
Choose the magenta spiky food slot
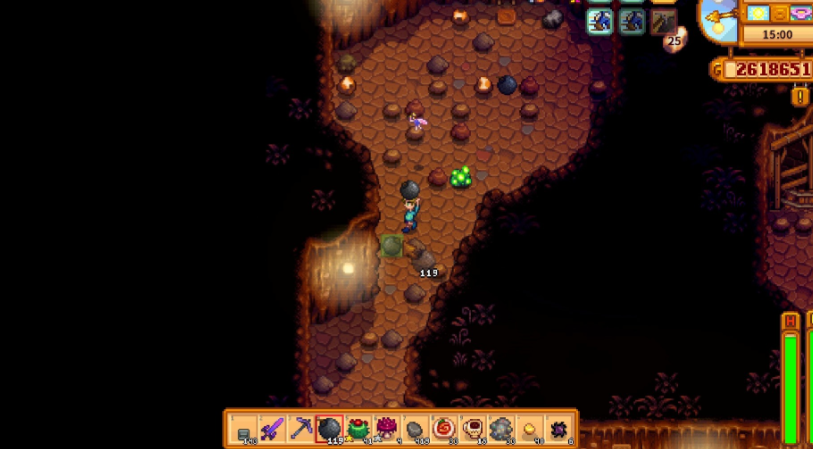[386, 430]
